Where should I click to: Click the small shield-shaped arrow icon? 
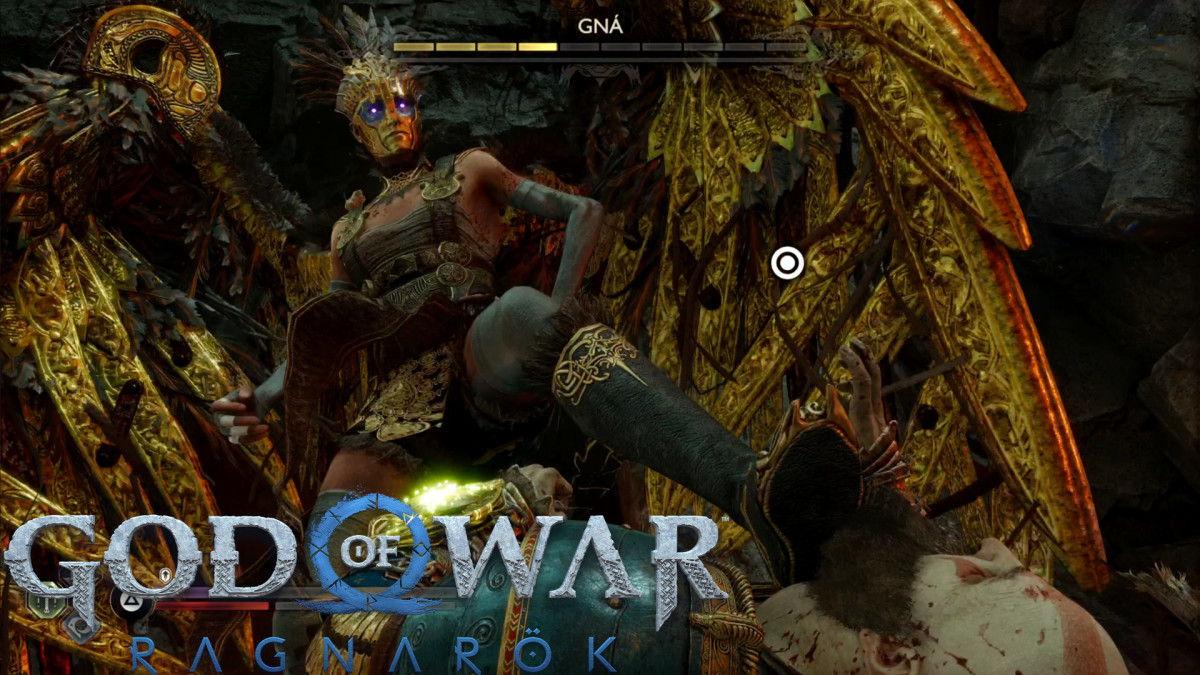tap(165, 574)
